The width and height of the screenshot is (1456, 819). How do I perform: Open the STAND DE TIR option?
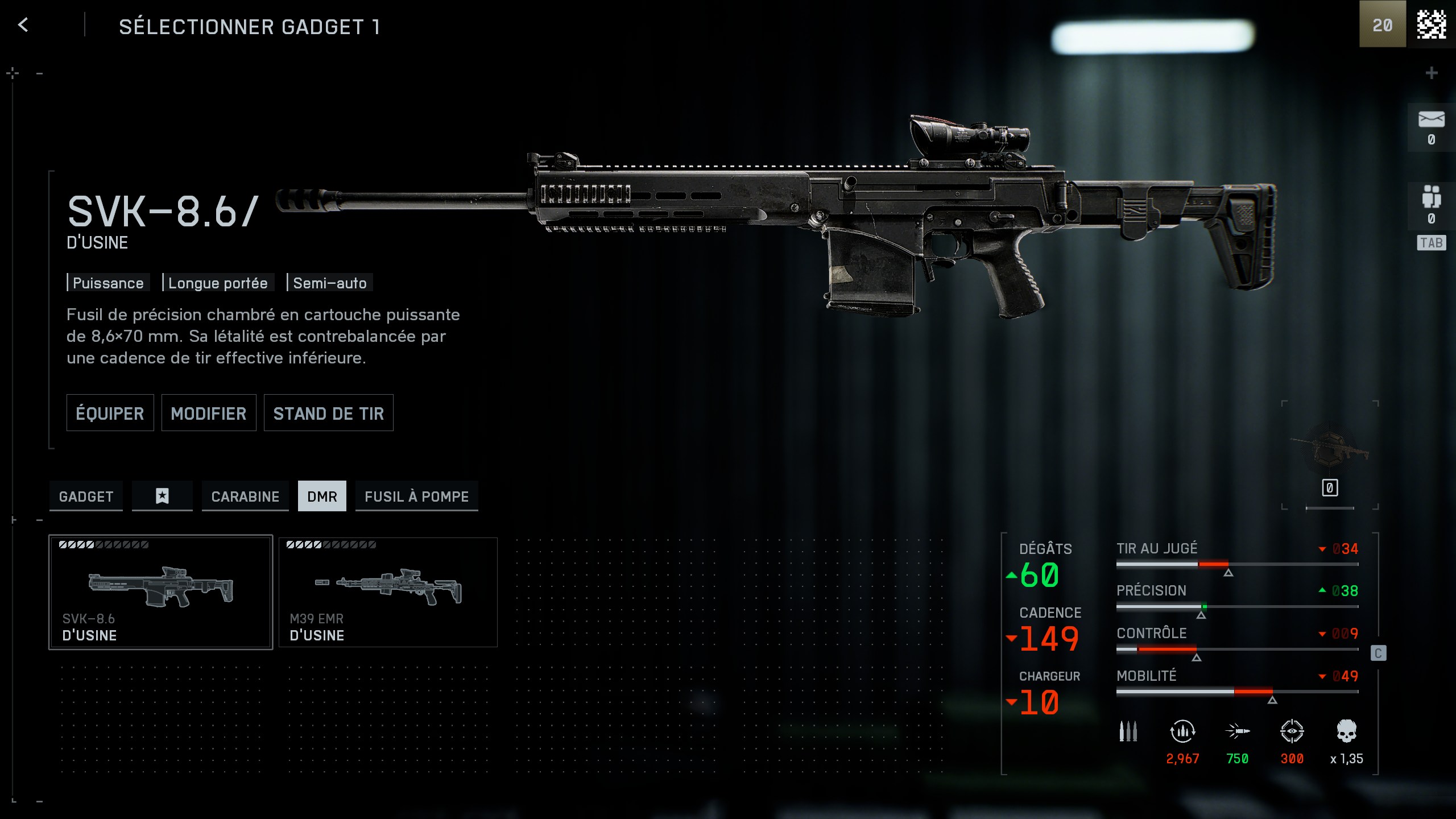pos(328,413)
